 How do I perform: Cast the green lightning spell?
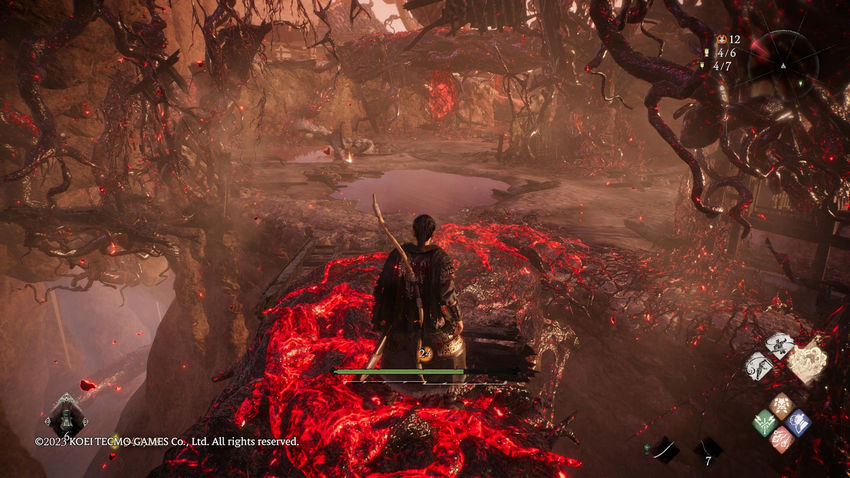[x=765, y=422]
